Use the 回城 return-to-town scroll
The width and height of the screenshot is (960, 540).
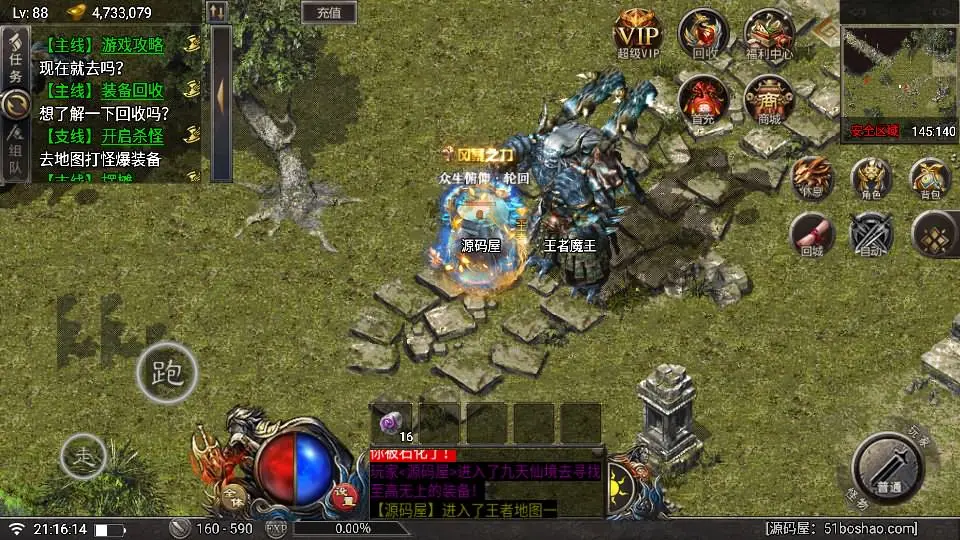point(811,235)
